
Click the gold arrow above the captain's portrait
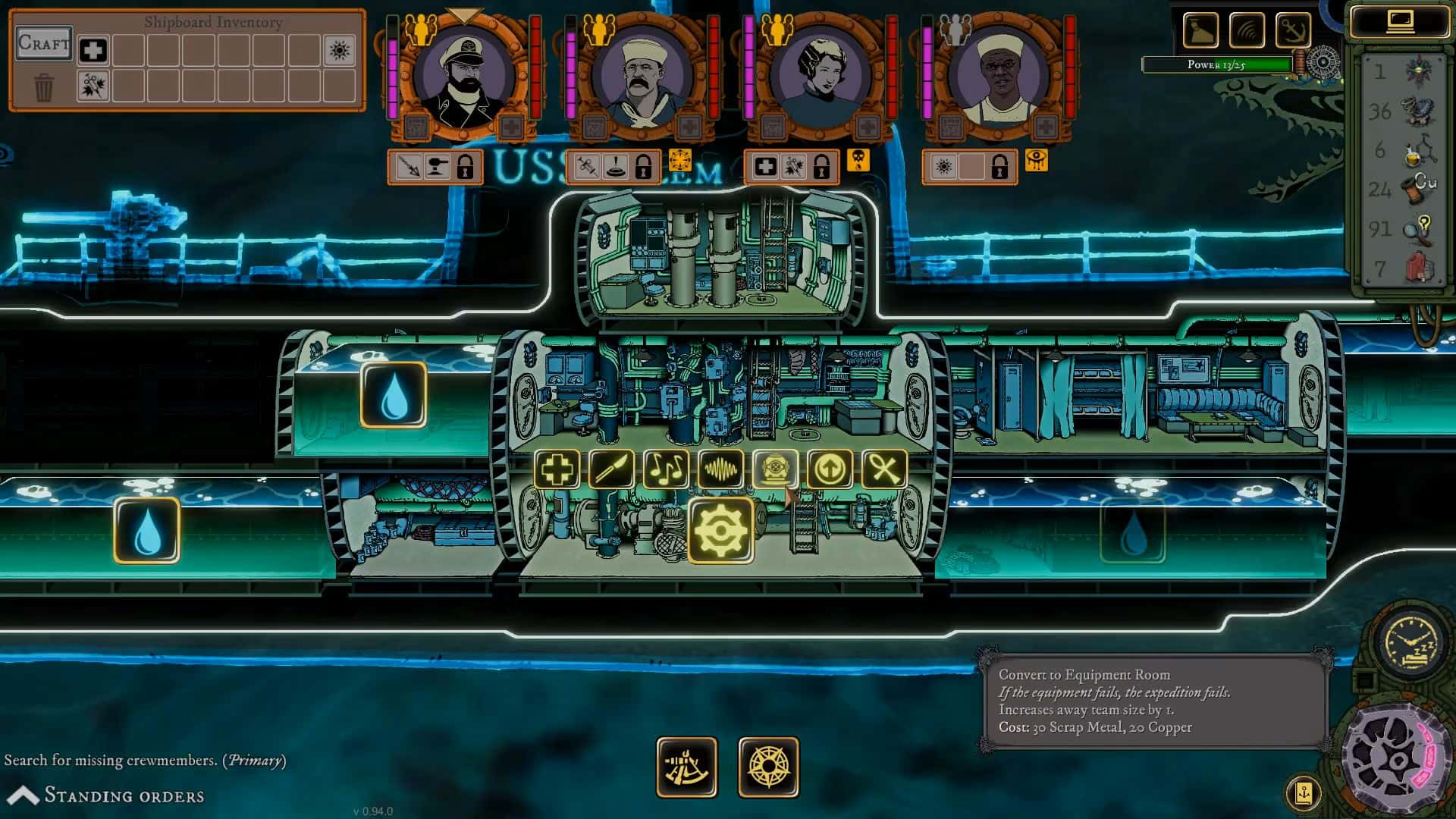[463, 14]
